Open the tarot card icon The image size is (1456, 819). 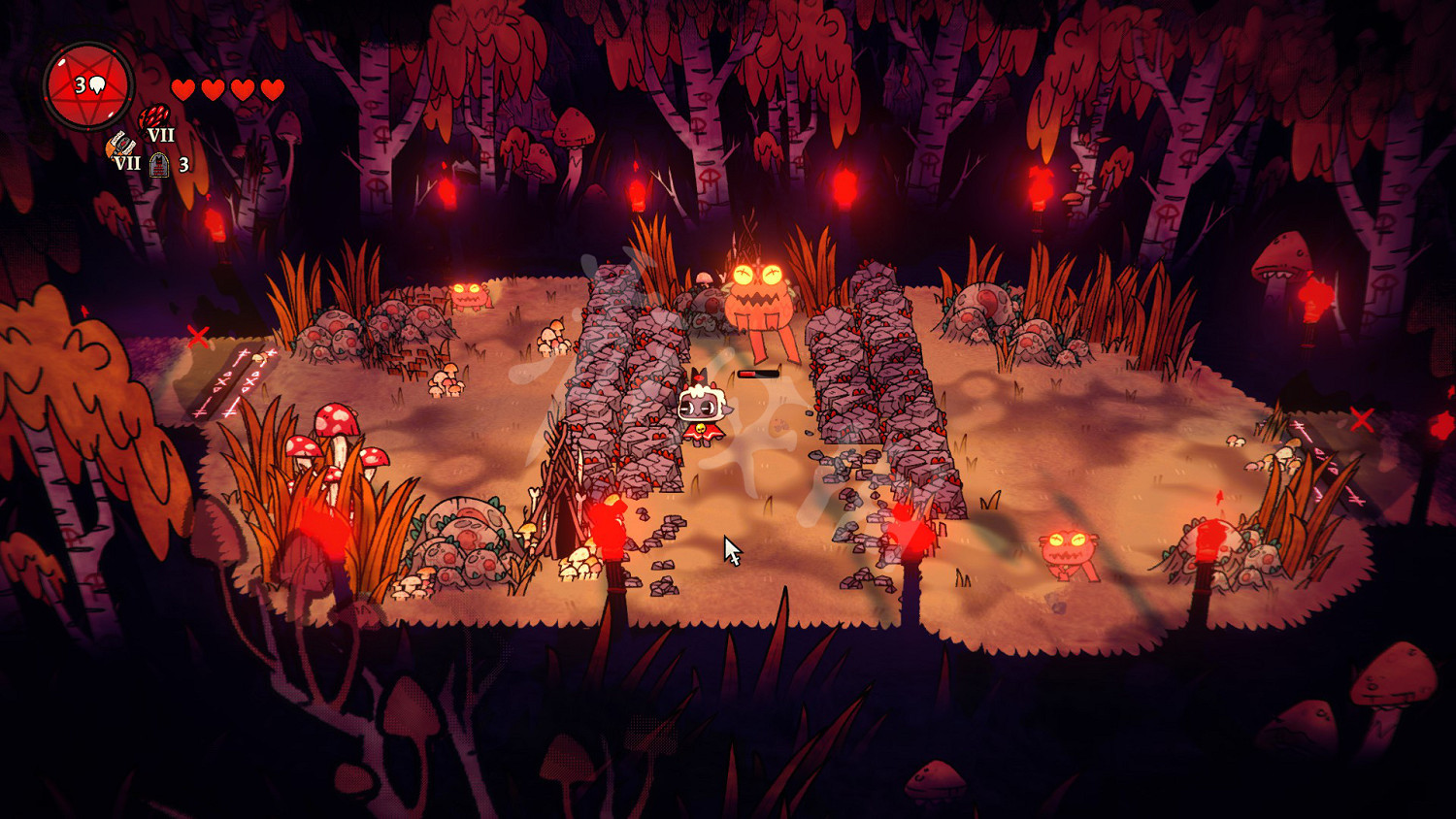click(x=160, y=165)
